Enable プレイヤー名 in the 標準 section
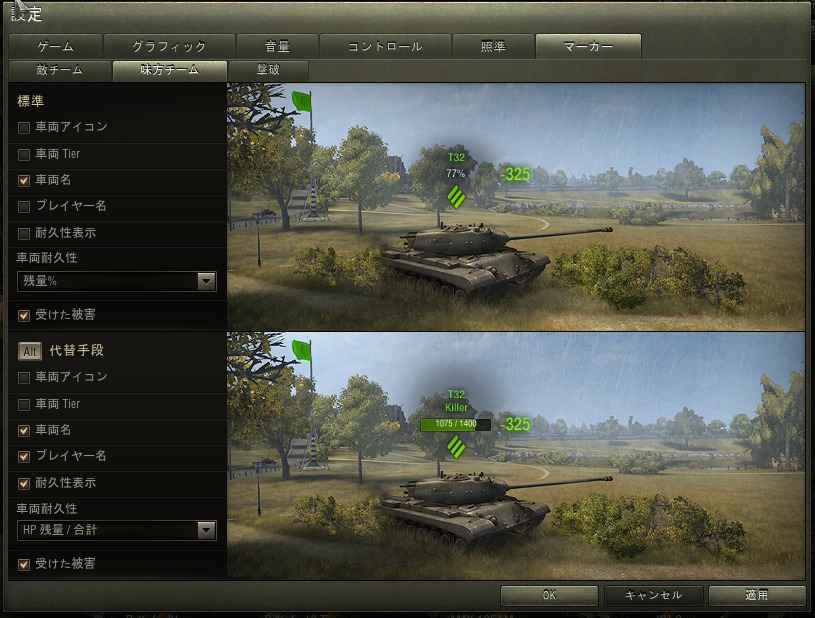The height and width of the screenshot is (618, 815). tap(24, 207)
